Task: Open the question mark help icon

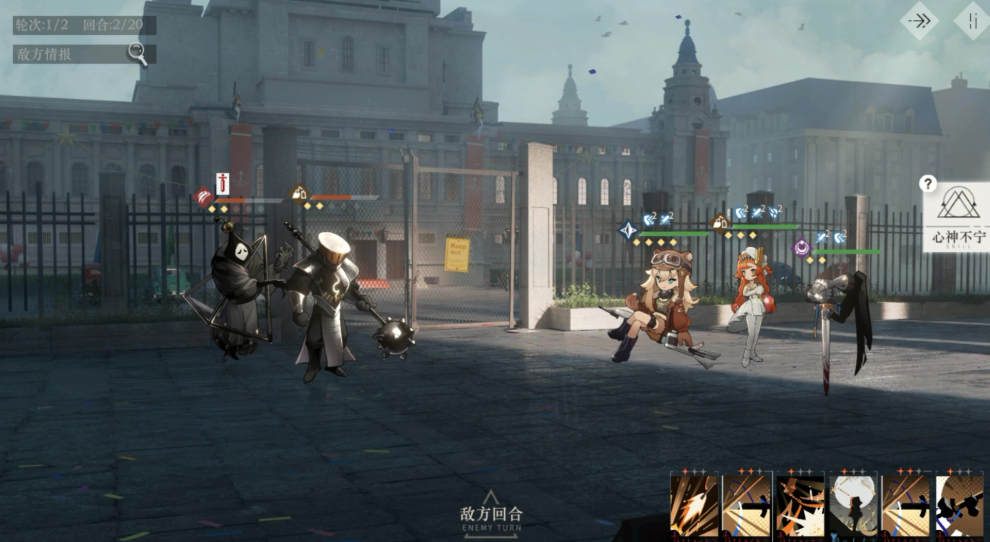Action: [928, 183]
